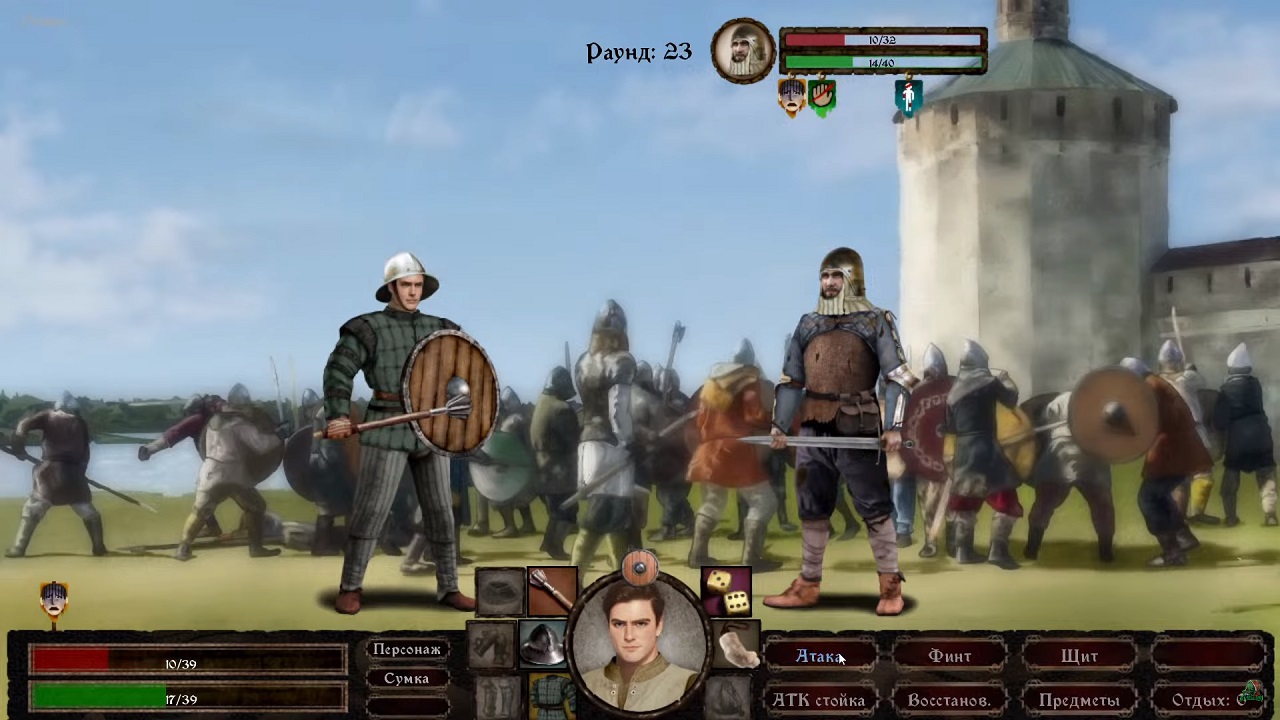
Task: Click the dice icon beside the portrait
Action: [x=726, y=593]
